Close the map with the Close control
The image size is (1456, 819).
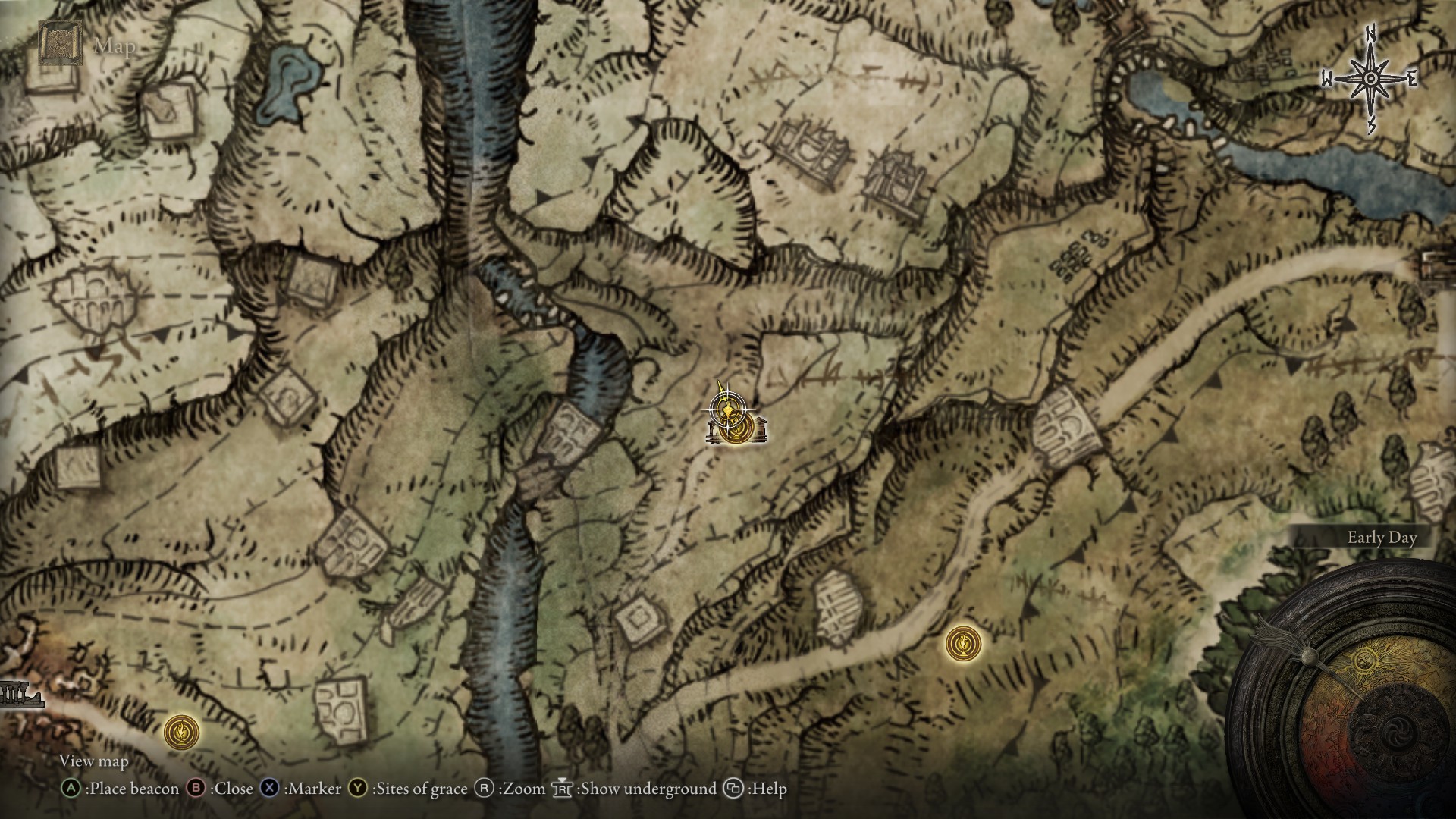point(235,789)
